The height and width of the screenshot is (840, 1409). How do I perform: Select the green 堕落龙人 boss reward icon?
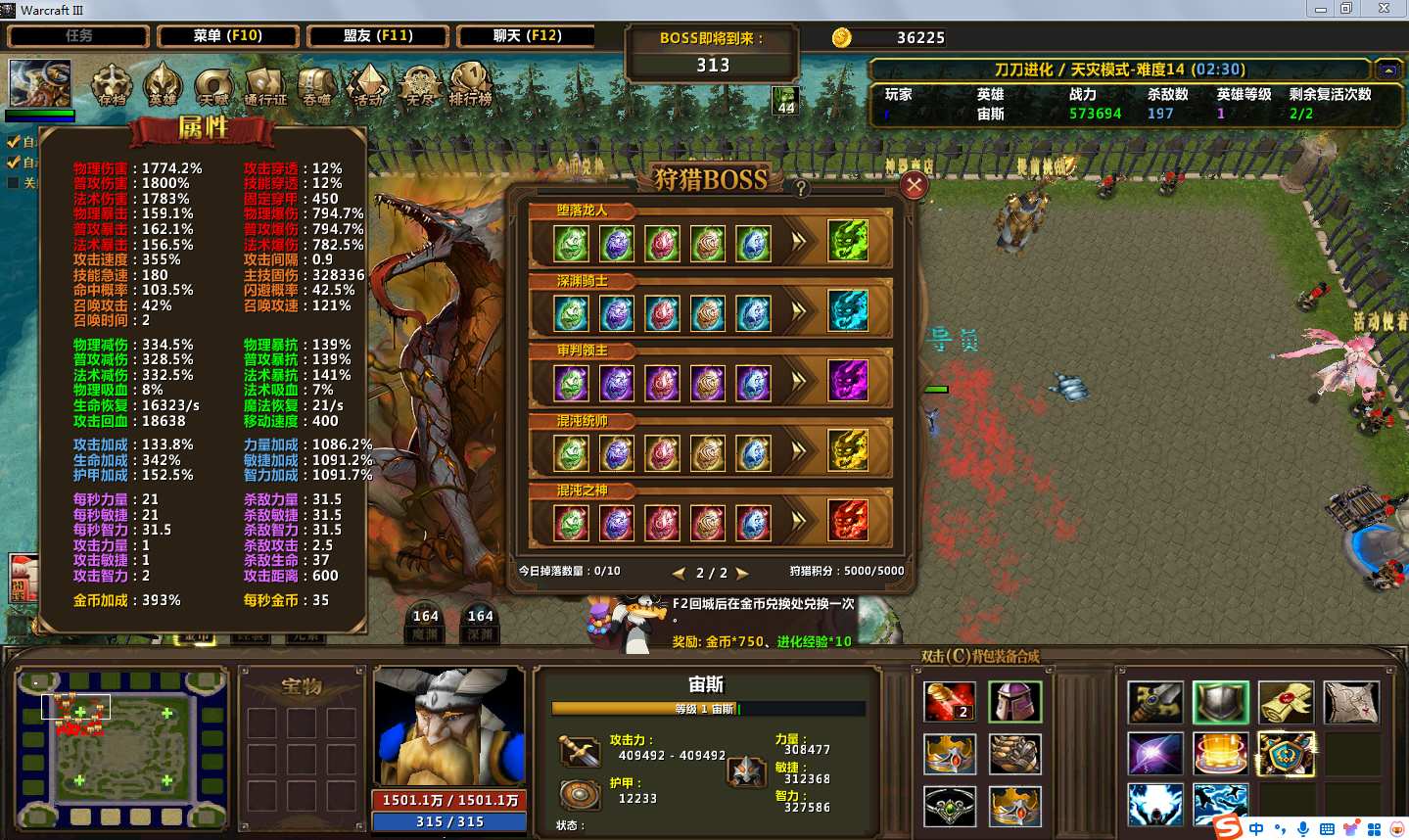click(x=848, y=241)
